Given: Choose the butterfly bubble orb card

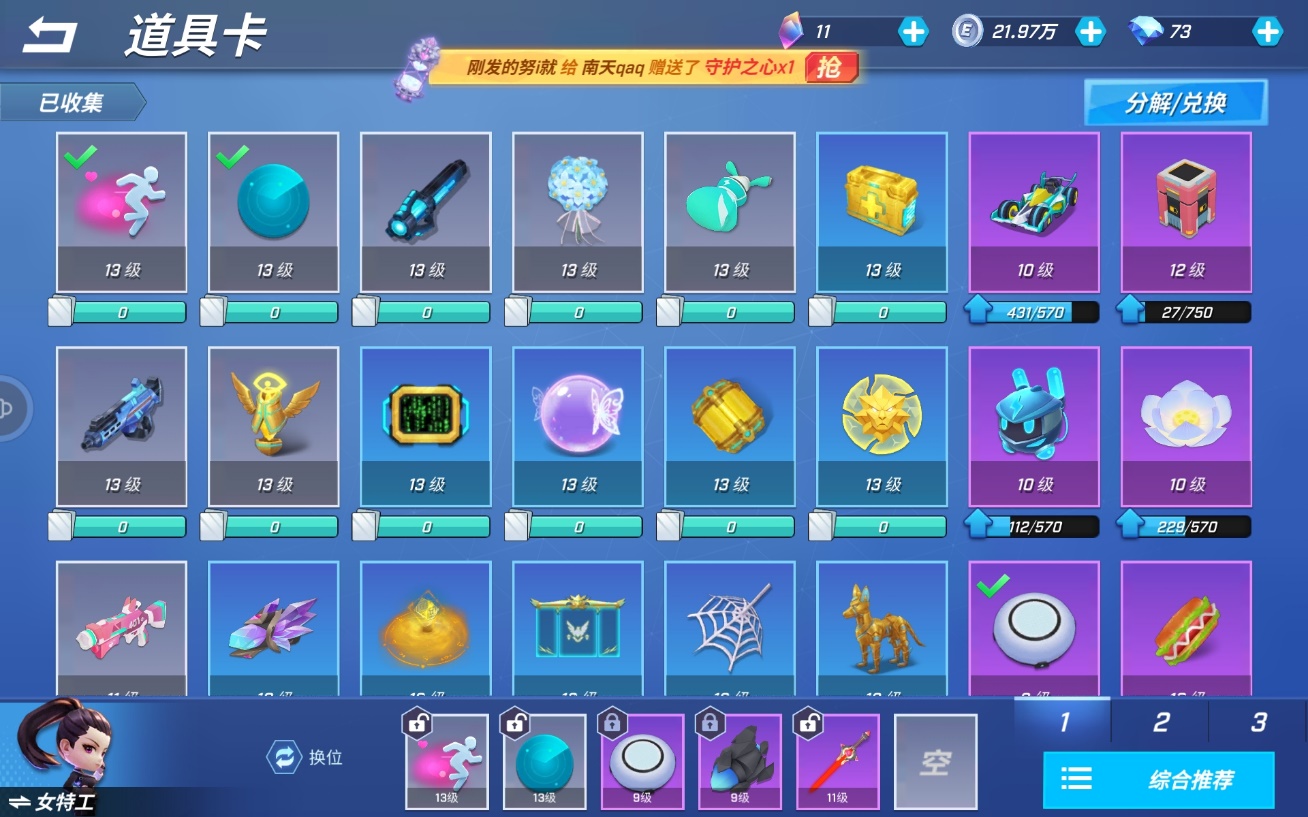Looking at the screenshot, I should pyautogui.click(x=578, y=426).
